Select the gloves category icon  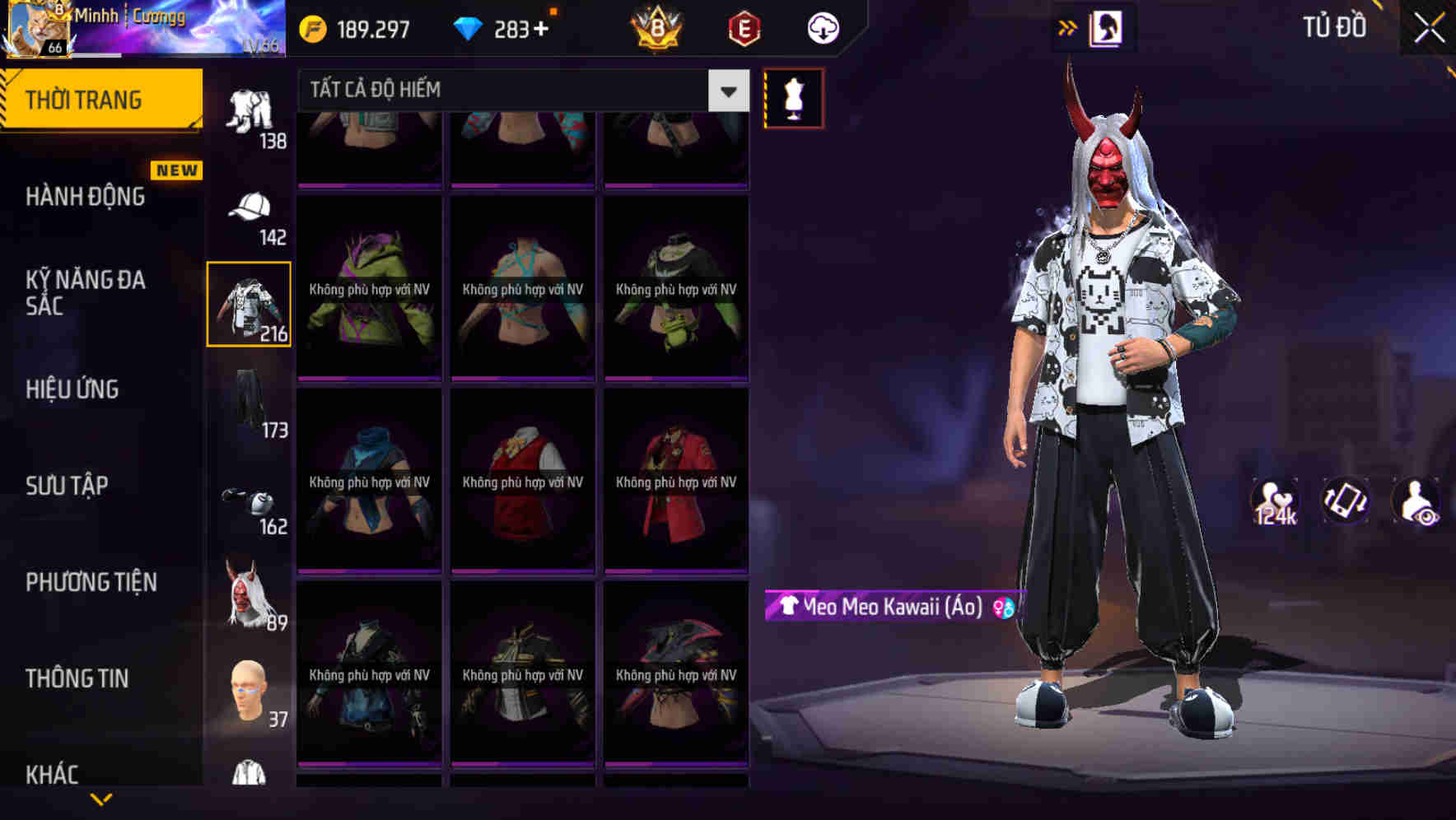(x=250, y=502)
